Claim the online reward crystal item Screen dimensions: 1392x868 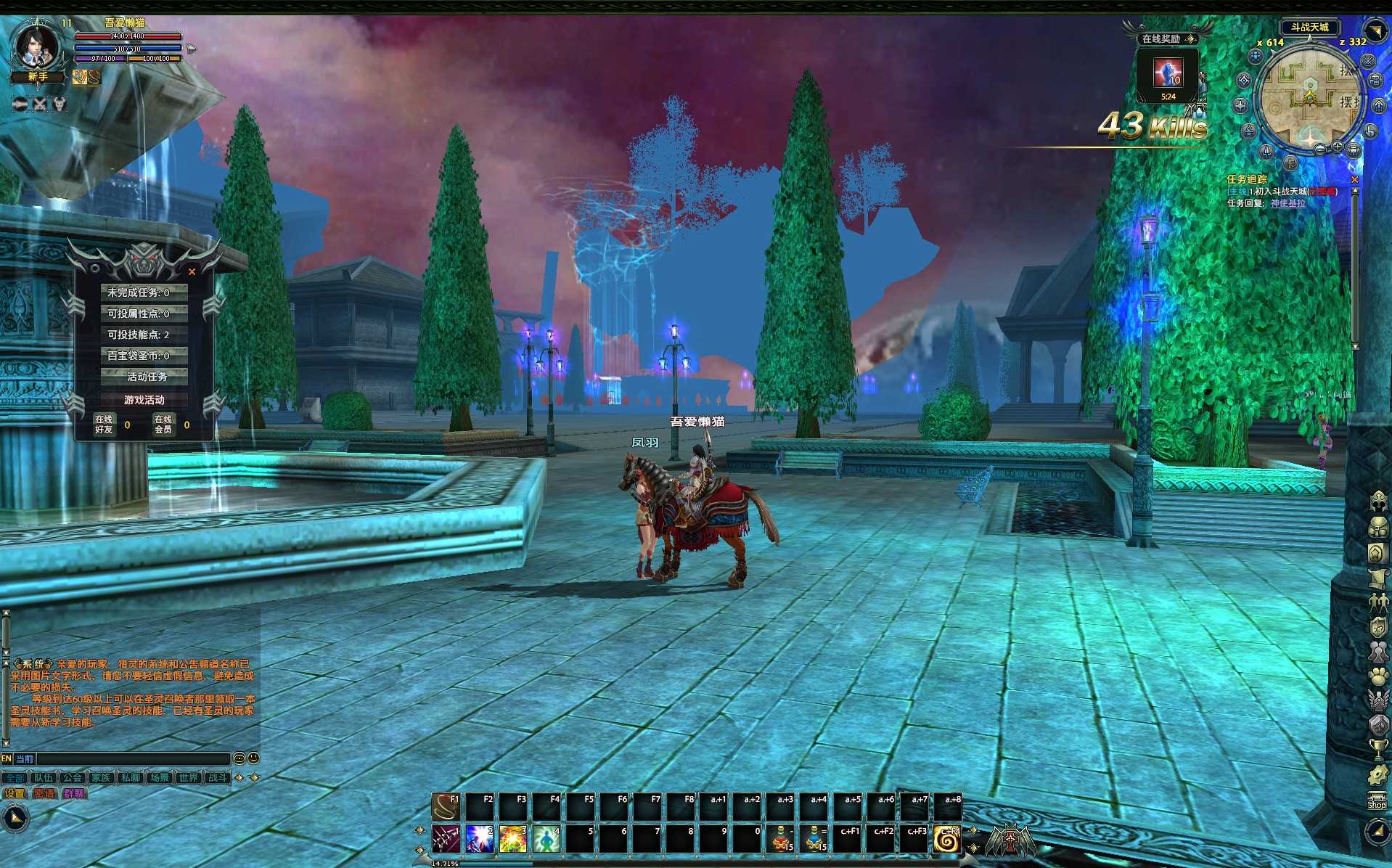pos(1168,73)
